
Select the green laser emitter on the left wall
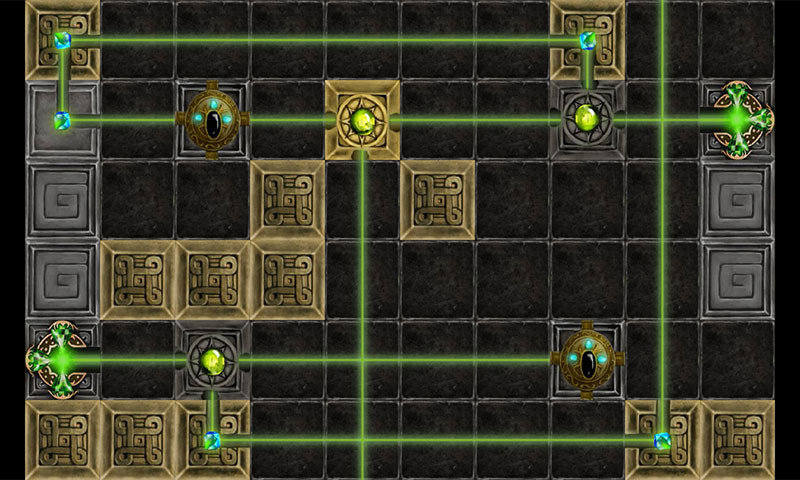point(60,359)
